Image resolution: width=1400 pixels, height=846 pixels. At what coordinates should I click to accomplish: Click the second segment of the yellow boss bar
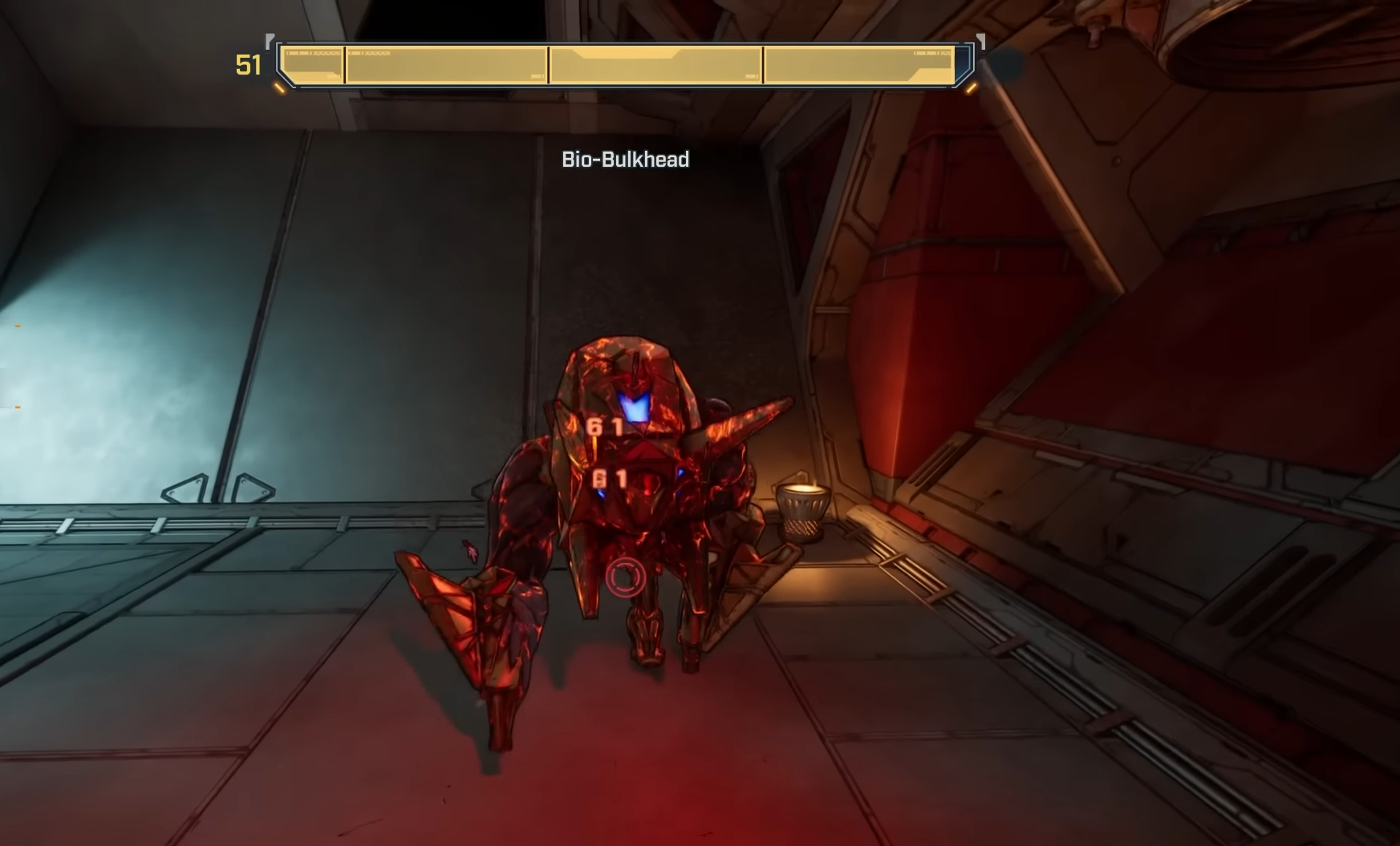[x=445, y=64]
